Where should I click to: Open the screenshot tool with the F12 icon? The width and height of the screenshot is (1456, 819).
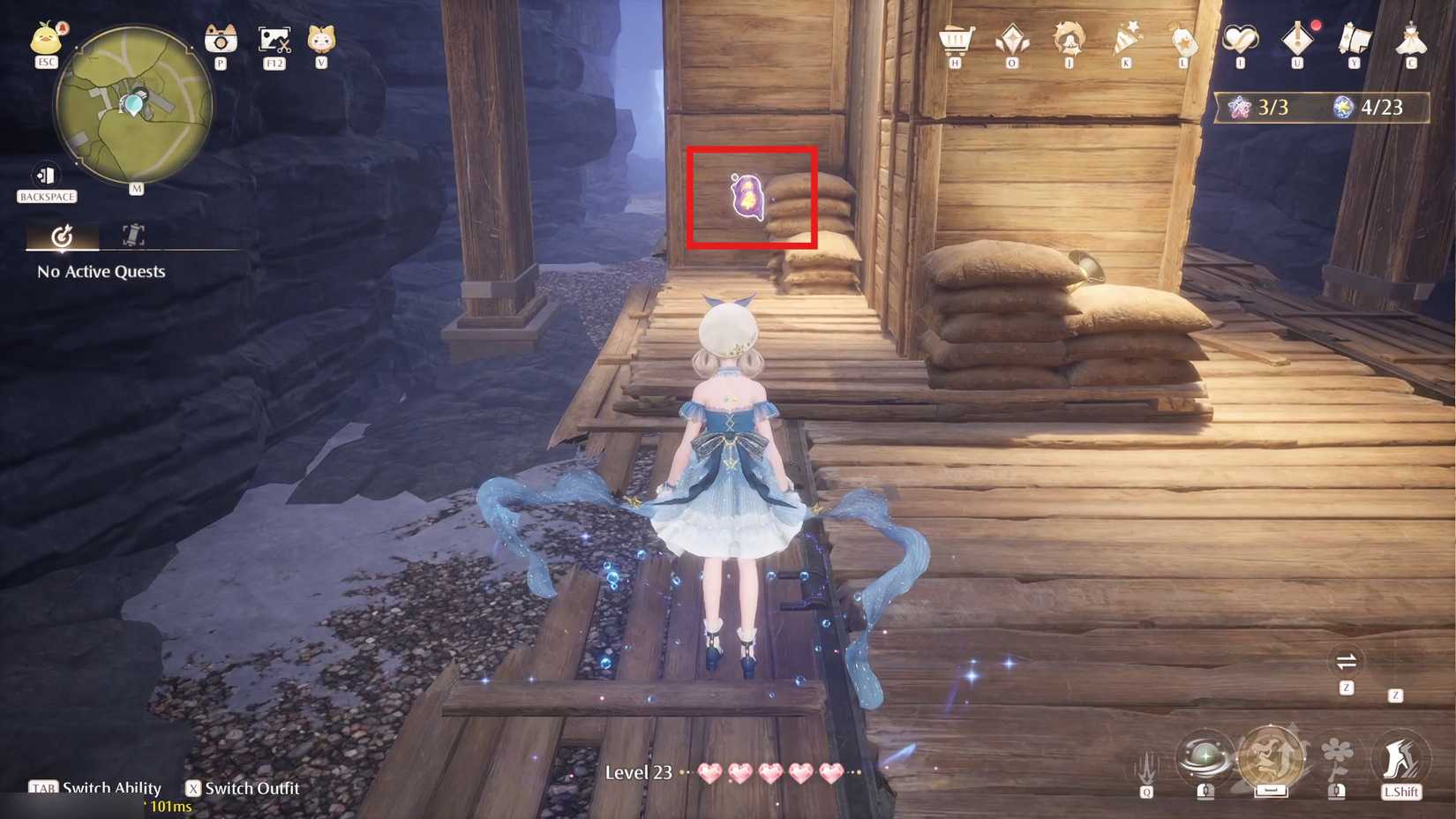274,40
